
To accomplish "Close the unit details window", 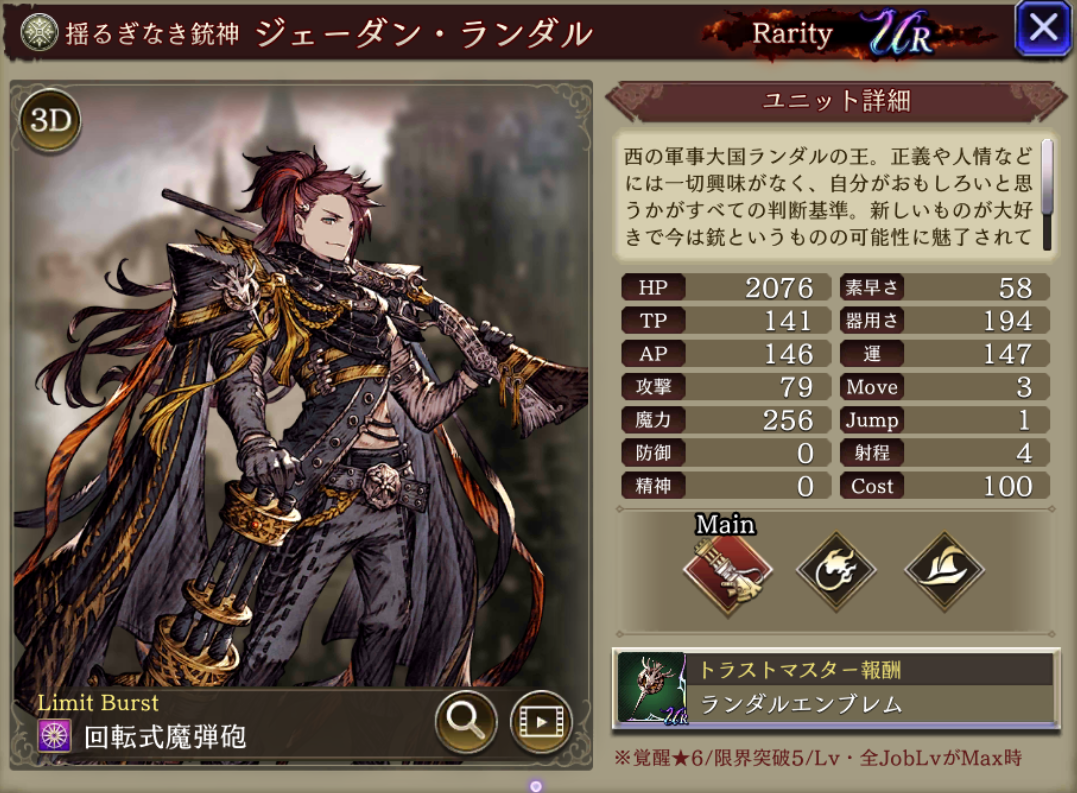I will (x=1043, y=28).
